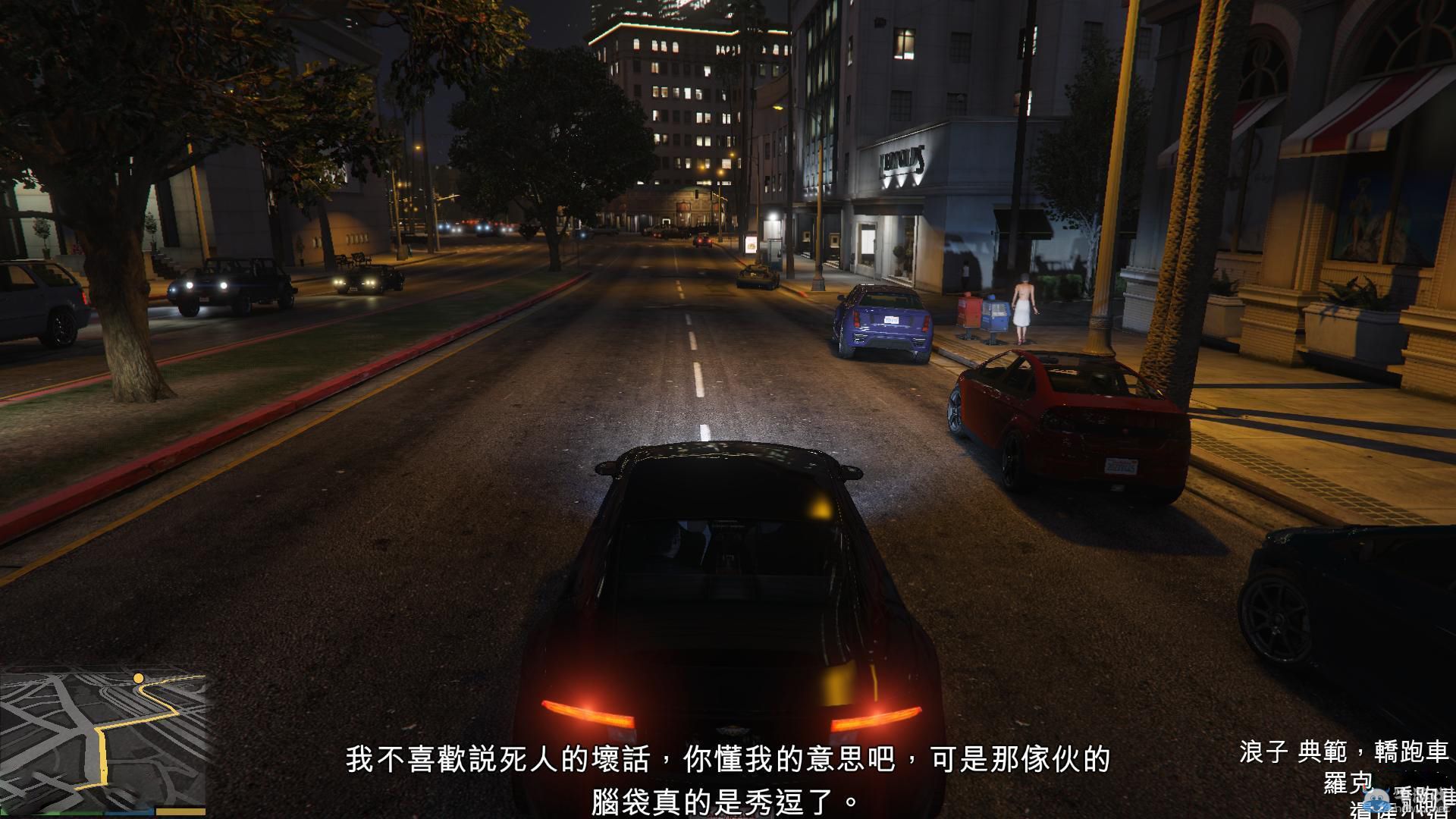Viewport: 1456px width, 819px height.
Task: Click the player arrow marker on the minimap
Action: point(104,770)
